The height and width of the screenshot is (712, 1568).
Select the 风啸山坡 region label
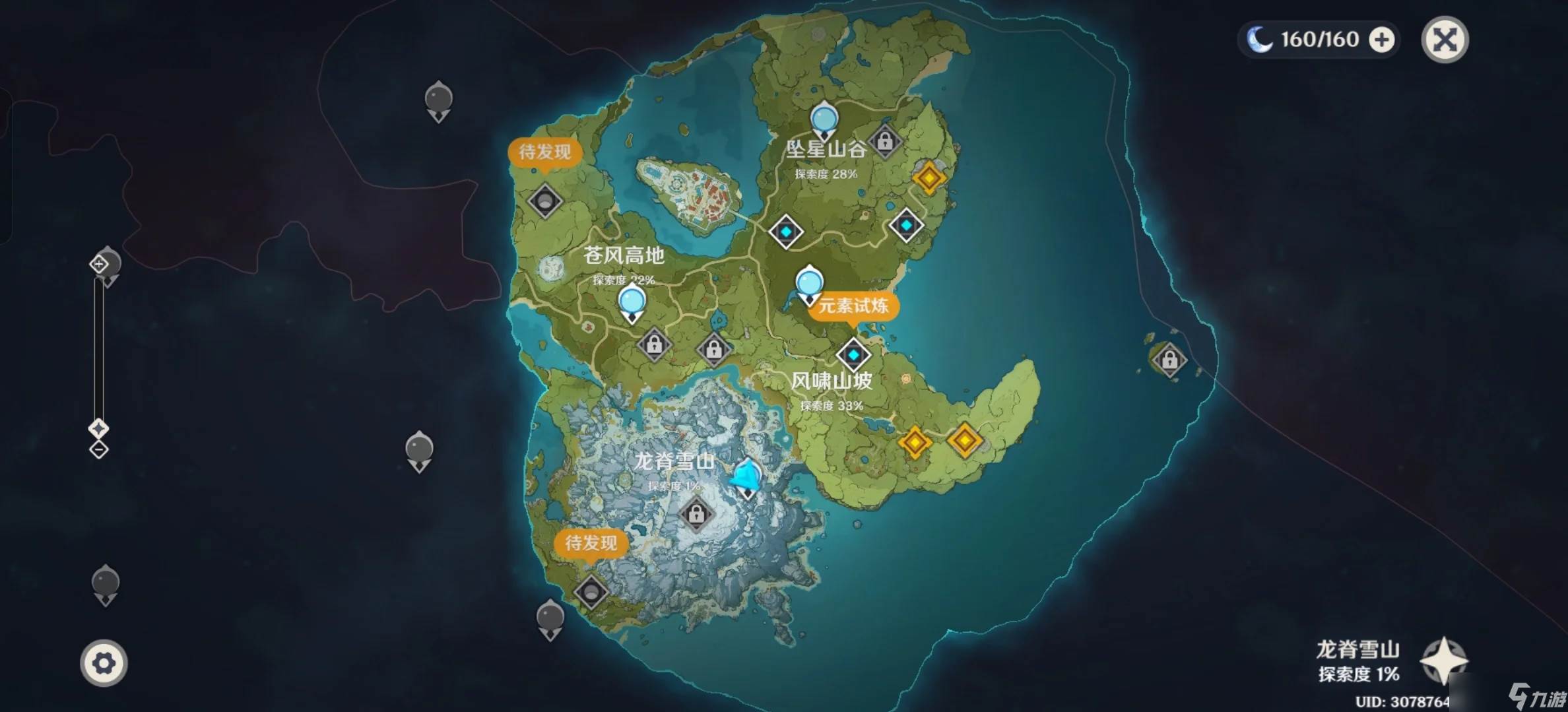click(x=832, y=381)
